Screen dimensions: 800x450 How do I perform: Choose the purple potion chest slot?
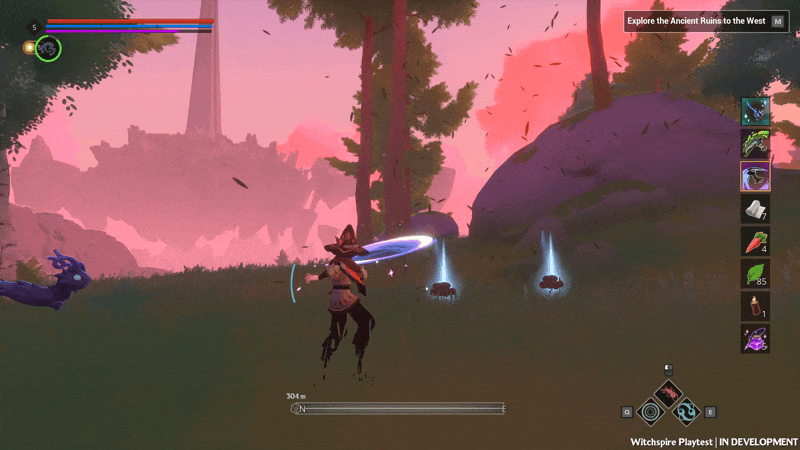[x=754, y=338]
